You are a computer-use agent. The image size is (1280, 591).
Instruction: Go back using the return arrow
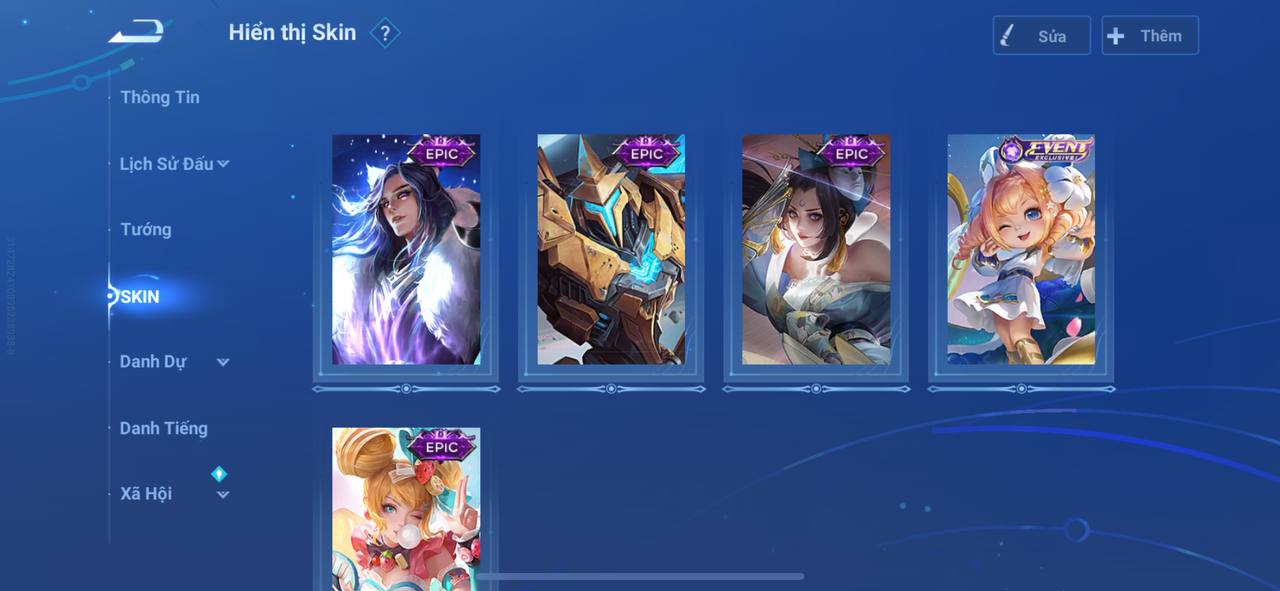(137, 32)
